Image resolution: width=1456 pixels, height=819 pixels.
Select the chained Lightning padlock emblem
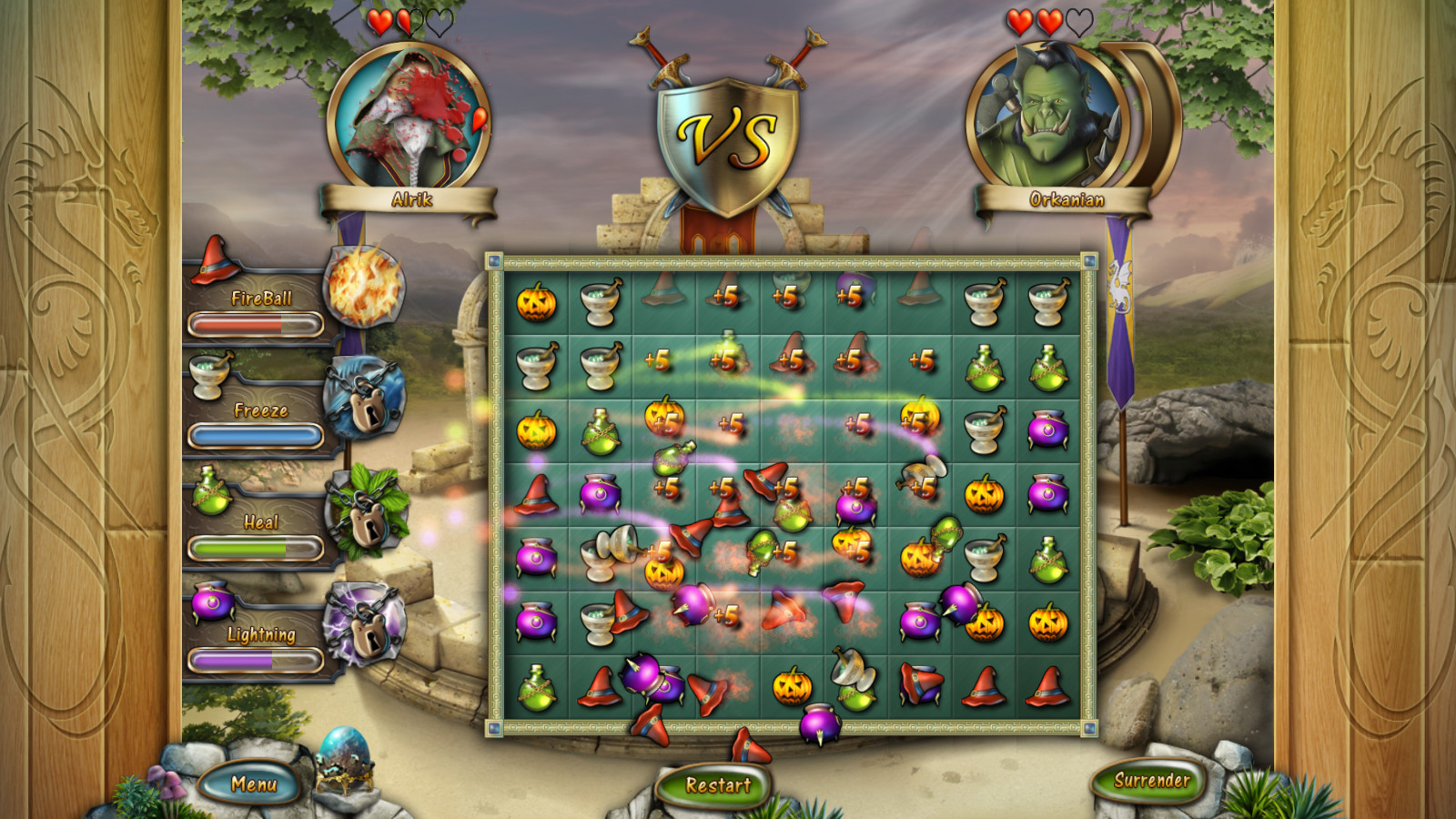[369, 628]
